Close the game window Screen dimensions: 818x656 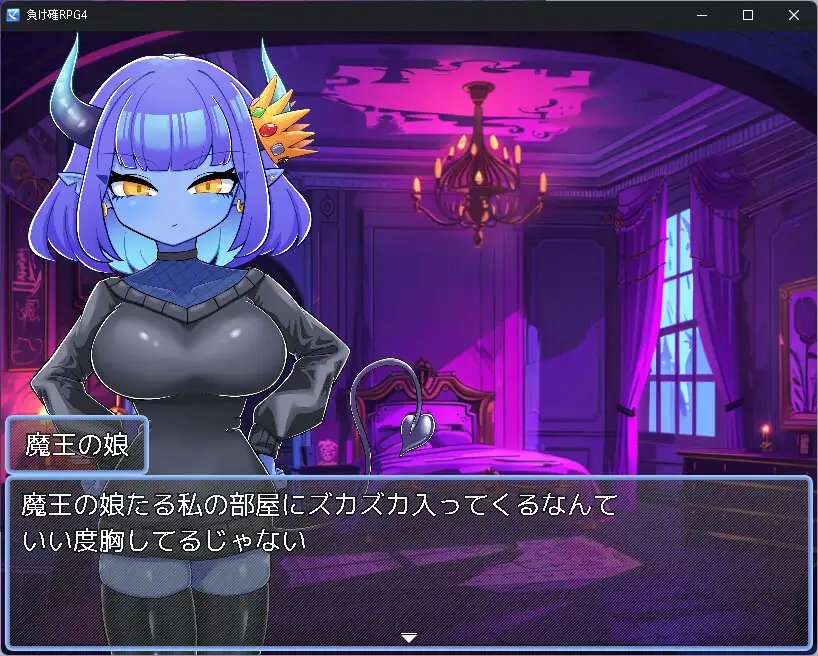tap(793, 15)
